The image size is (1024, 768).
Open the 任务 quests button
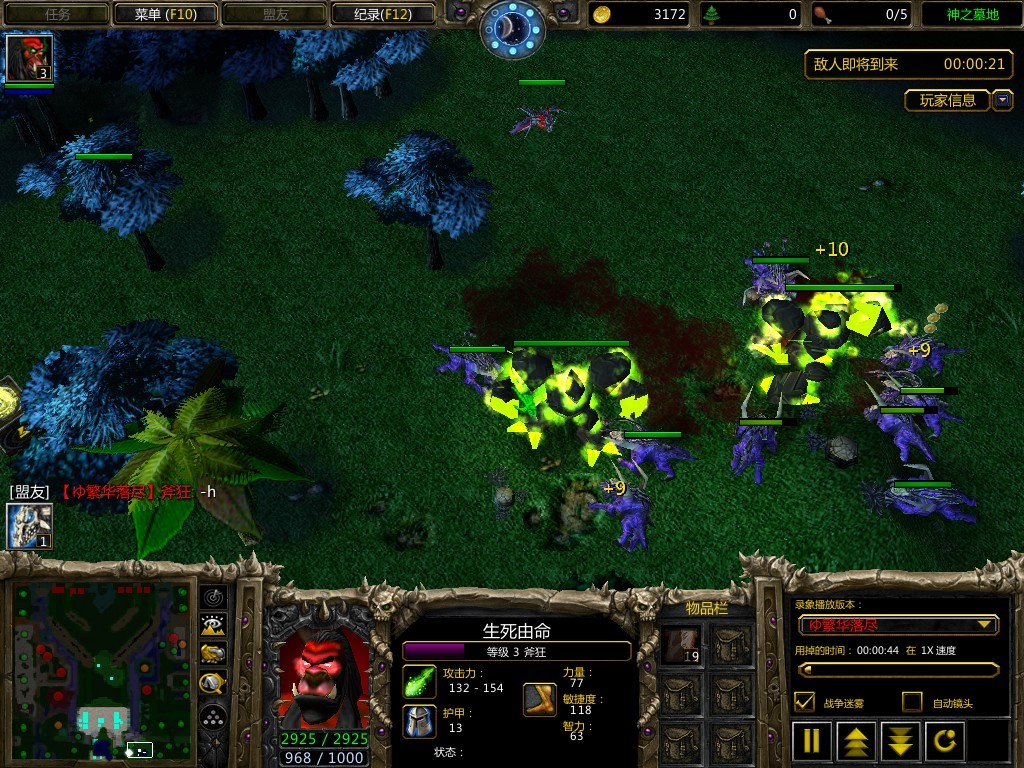tap(56, 14)
